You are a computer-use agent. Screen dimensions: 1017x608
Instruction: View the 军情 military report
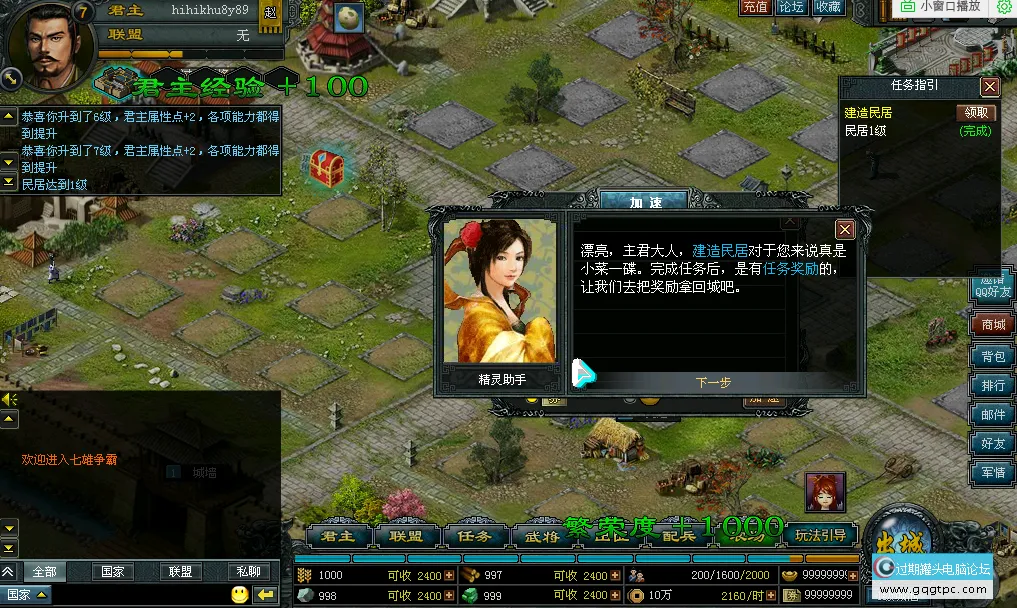coord(992,472)
